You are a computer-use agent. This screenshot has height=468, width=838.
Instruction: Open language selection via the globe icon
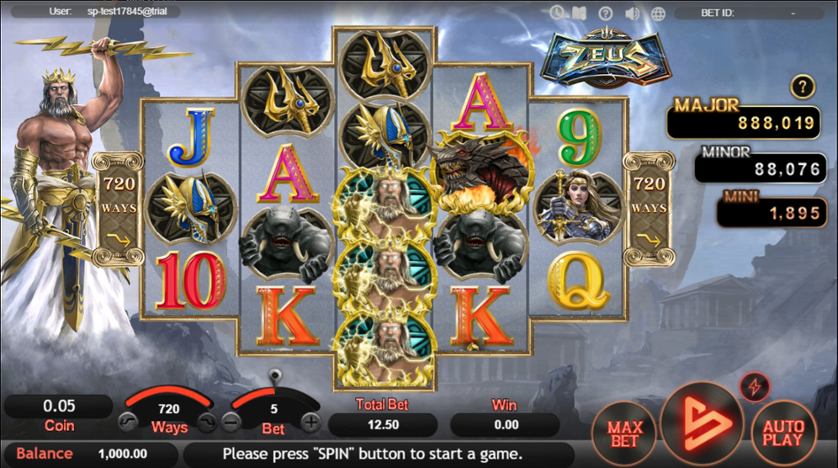click(x=659, y=13)
